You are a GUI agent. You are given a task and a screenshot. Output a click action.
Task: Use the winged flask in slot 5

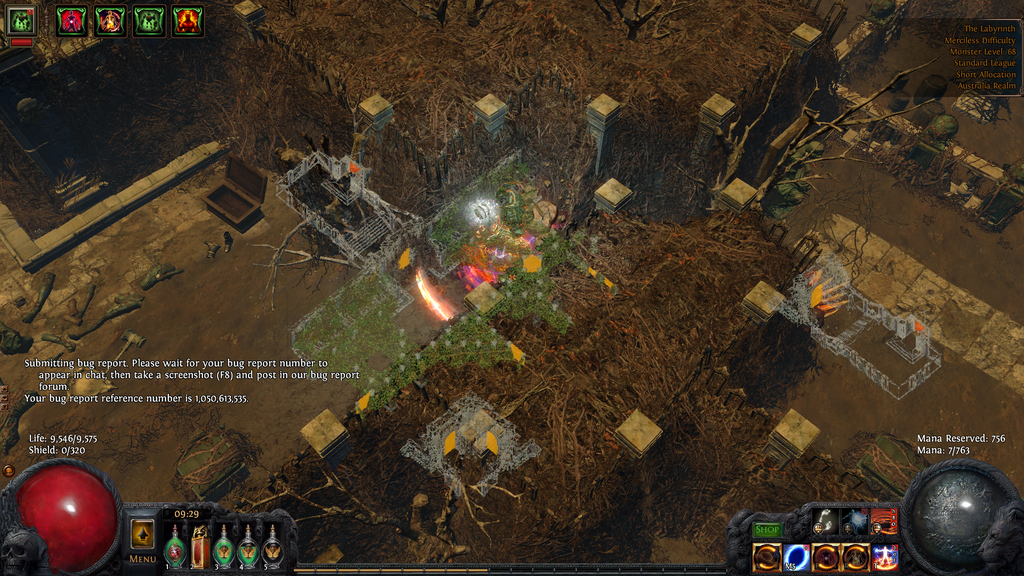271,549
